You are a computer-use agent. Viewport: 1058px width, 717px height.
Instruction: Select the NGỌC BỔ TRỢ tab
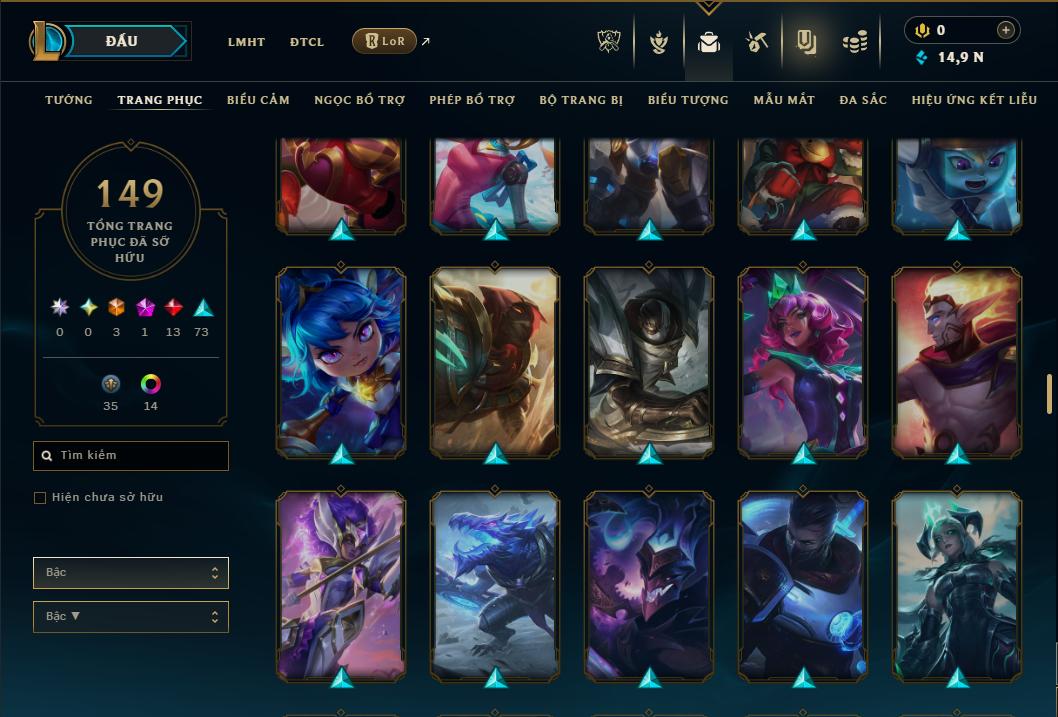click(x=359, y=100)
